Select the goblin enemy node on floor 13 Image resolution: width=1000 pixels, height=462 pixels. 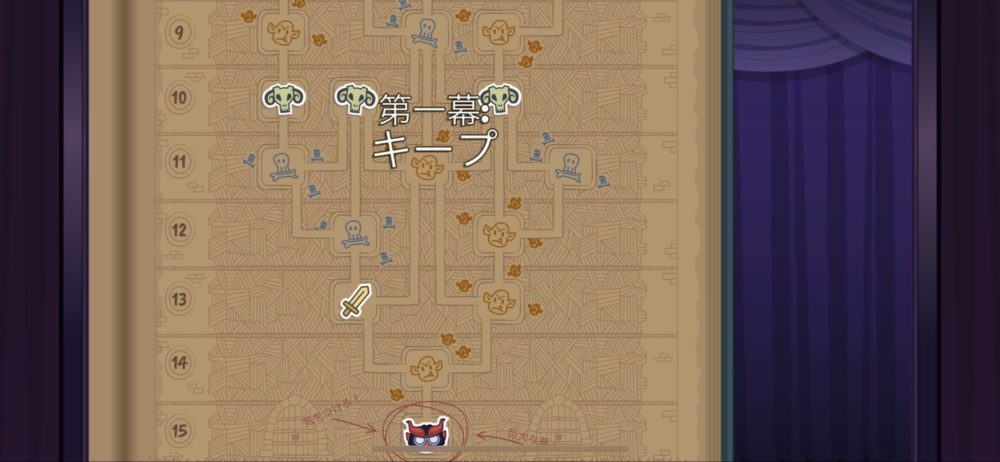[x=497, y=300]
